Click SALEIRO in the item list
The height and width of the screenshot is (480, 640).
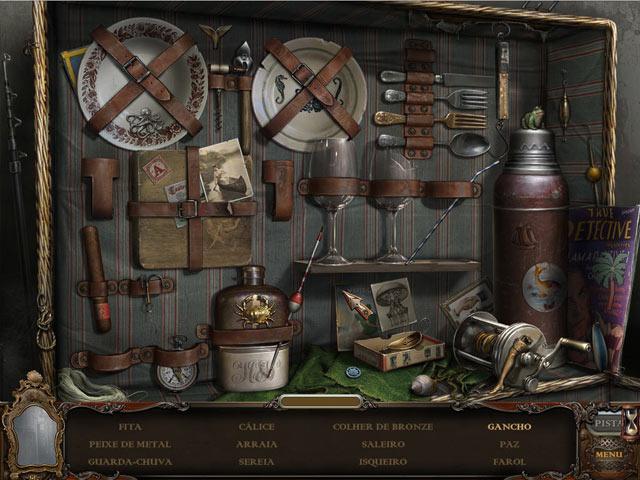click(x=383, y=444)
